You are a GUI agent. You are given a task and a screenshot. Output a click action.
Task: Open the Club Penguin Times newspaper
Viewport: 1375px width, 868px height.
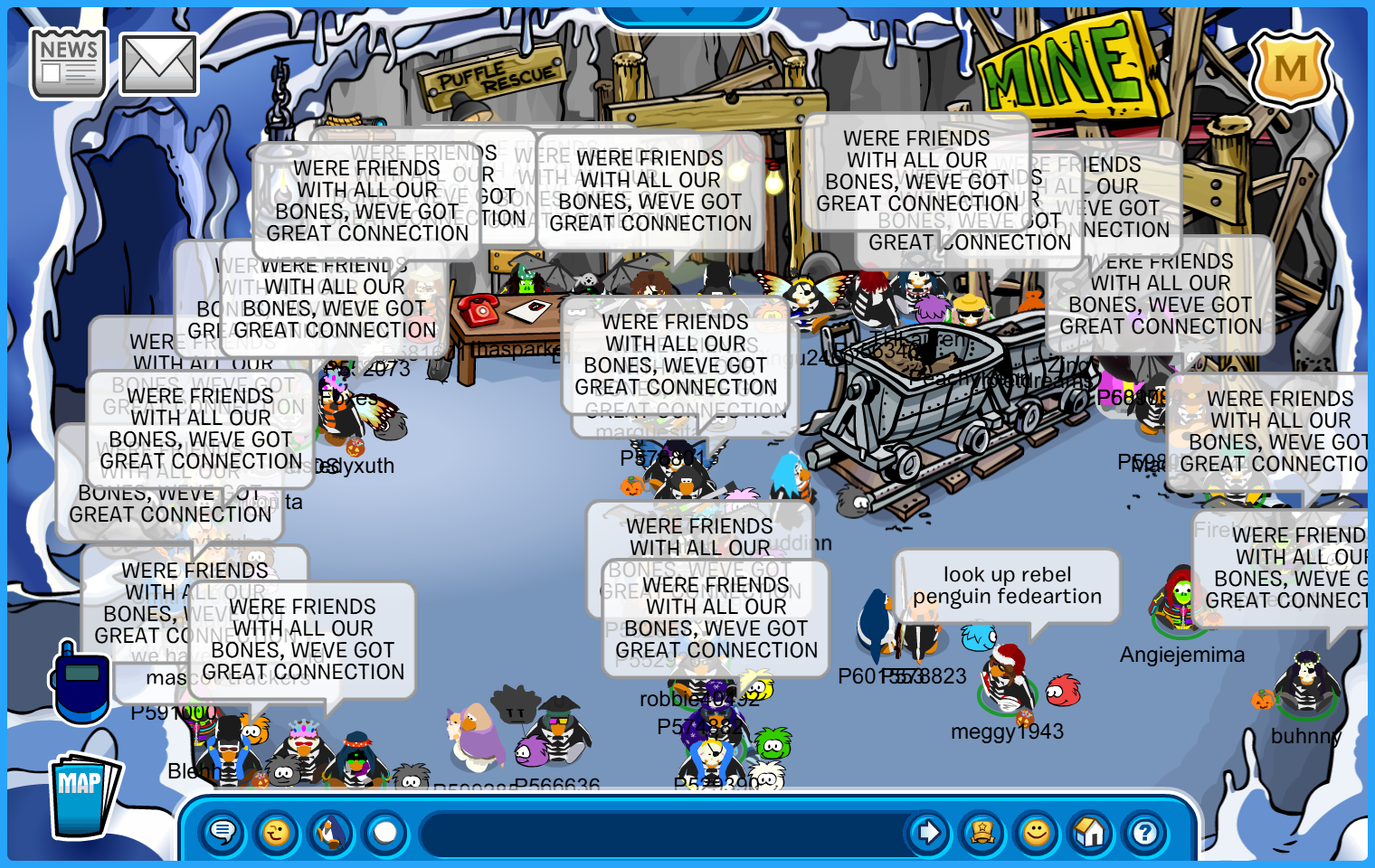tap(68, 62)
